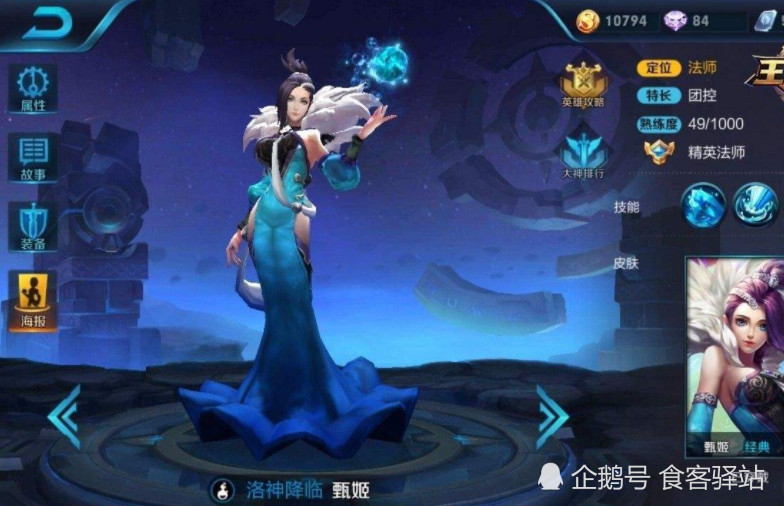Viewport: 784px width, 506px height.
Task: Select the 海报 poster tab
Action: (x=32, y=300)
